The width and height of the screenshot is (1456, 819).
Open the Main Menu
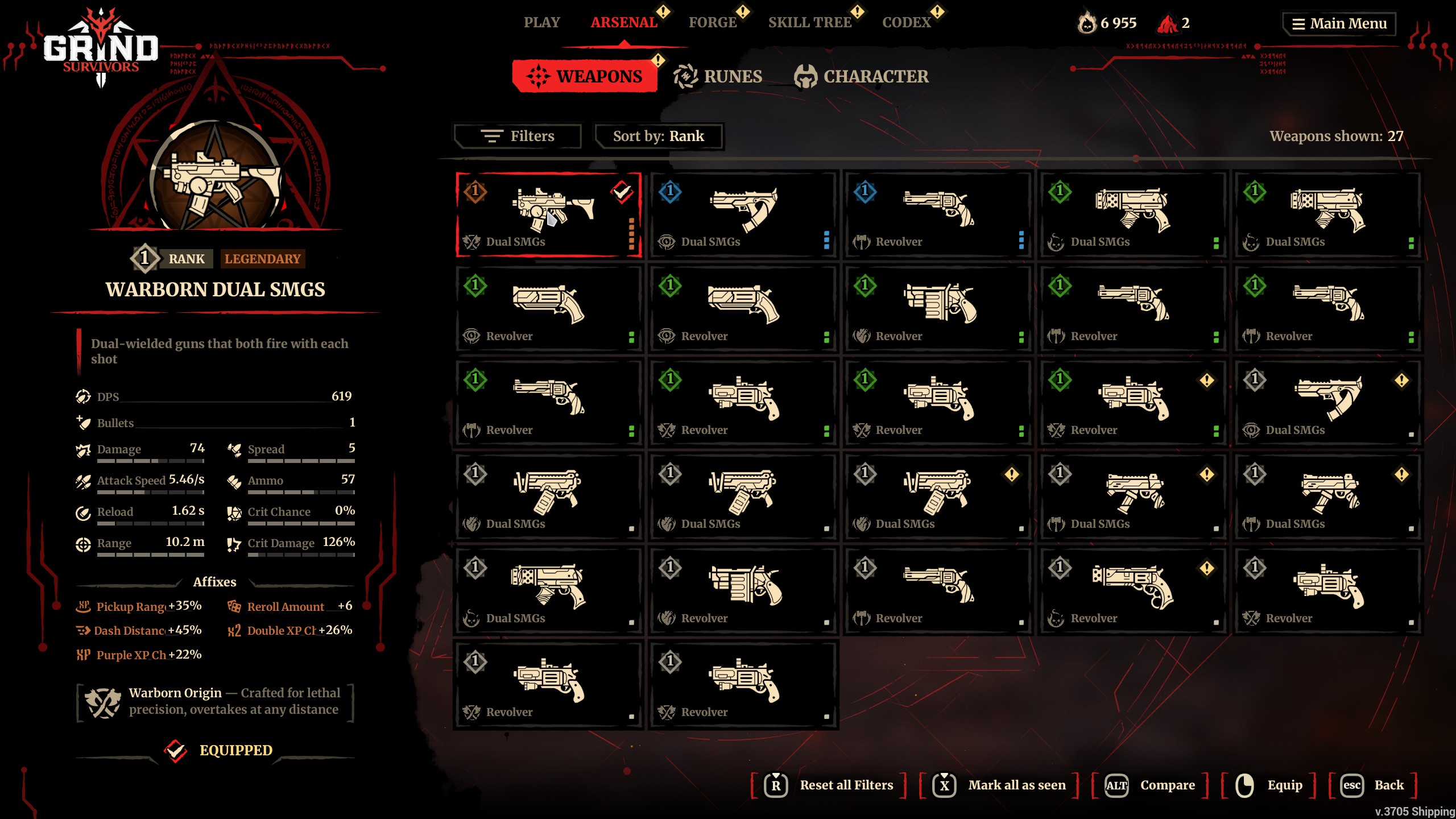click(x=1339, y=24)
